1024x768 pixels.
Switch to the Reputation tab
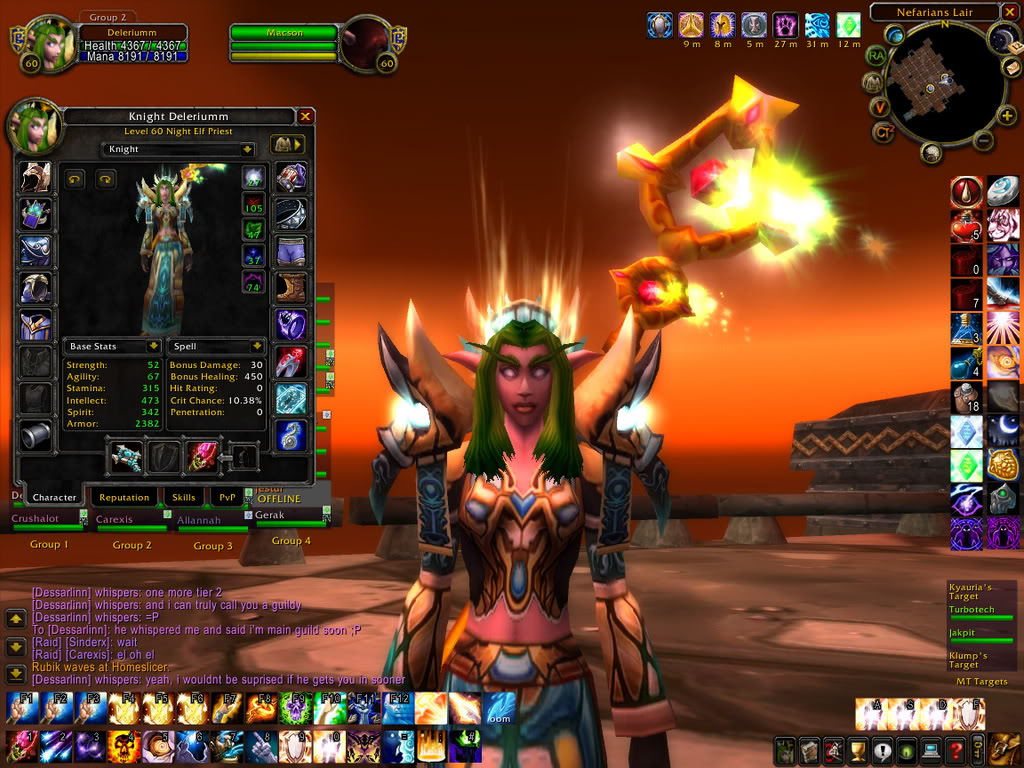[124, 497]
